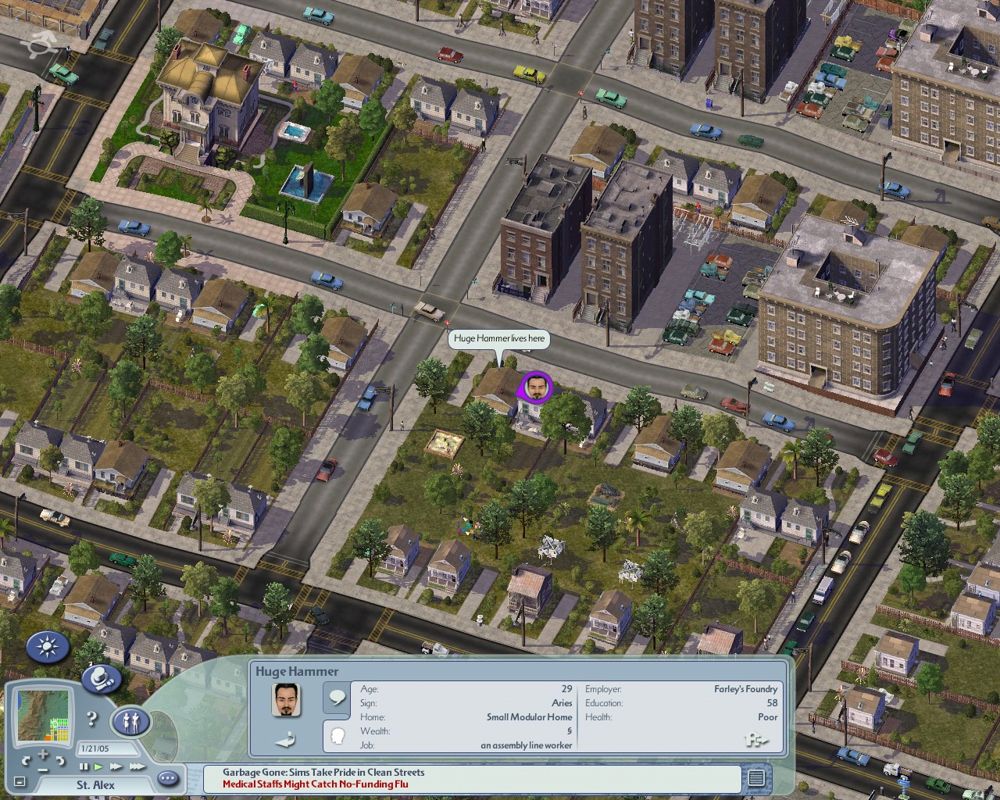Click the question mark help button

91,718
